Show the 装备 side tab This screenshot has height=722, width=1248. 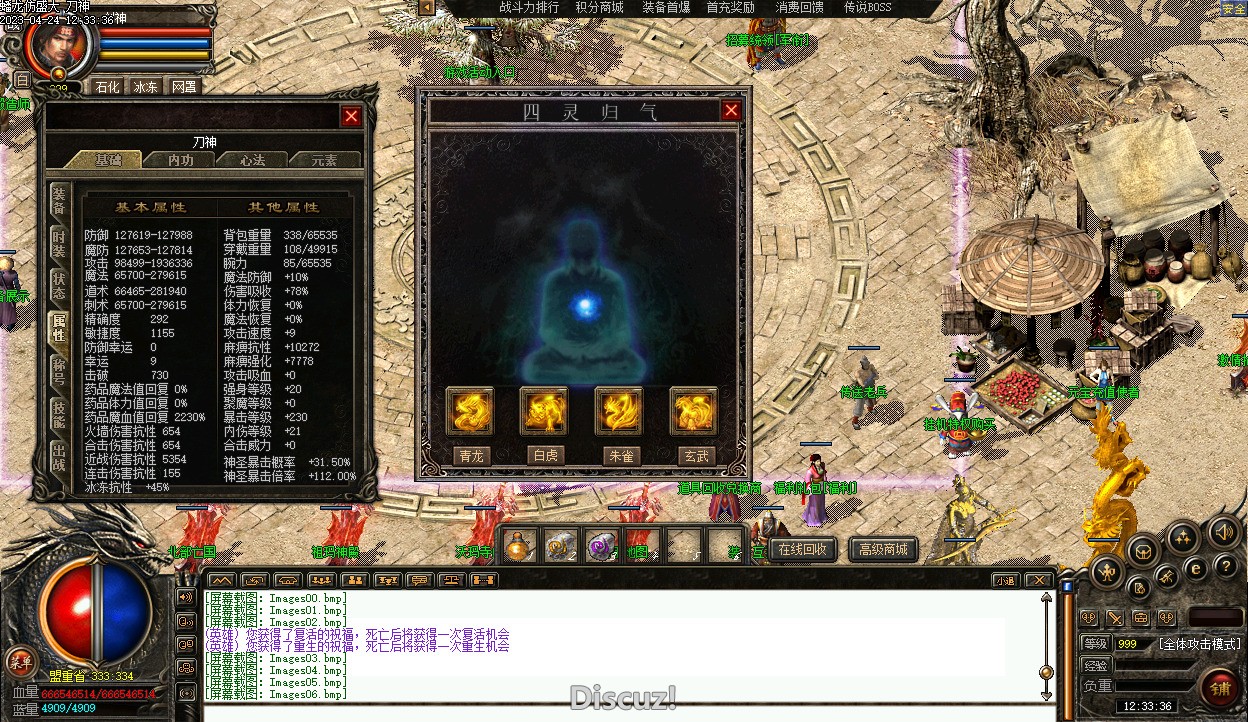point(60,201)
